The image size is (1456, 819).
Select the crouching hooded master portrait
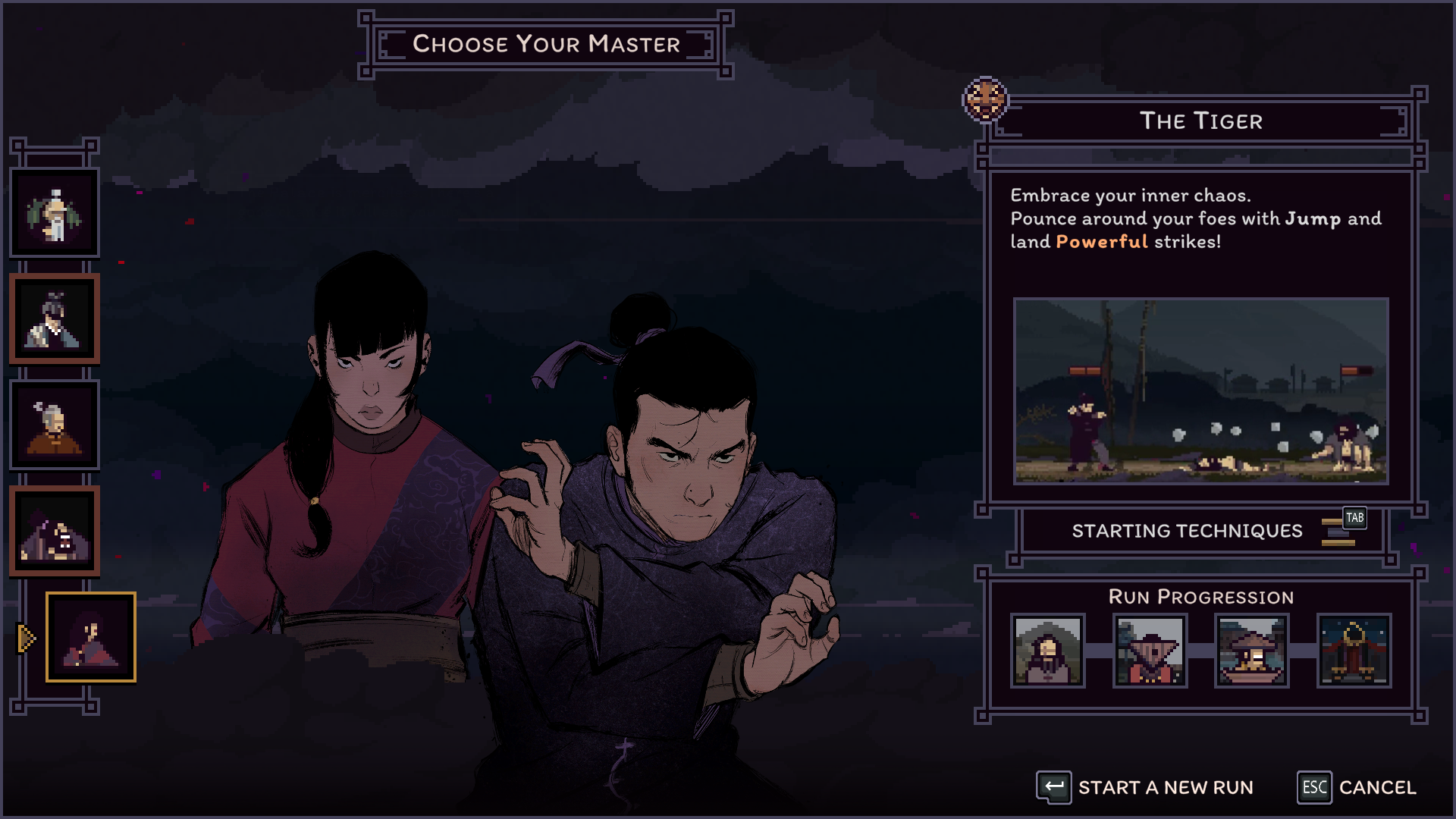pyautogui.click(x=54, y=531)
